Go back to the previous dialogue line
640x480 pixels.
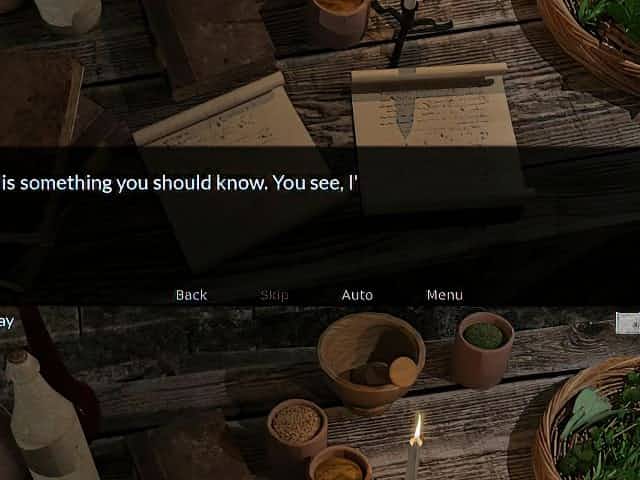pos(191,295)
